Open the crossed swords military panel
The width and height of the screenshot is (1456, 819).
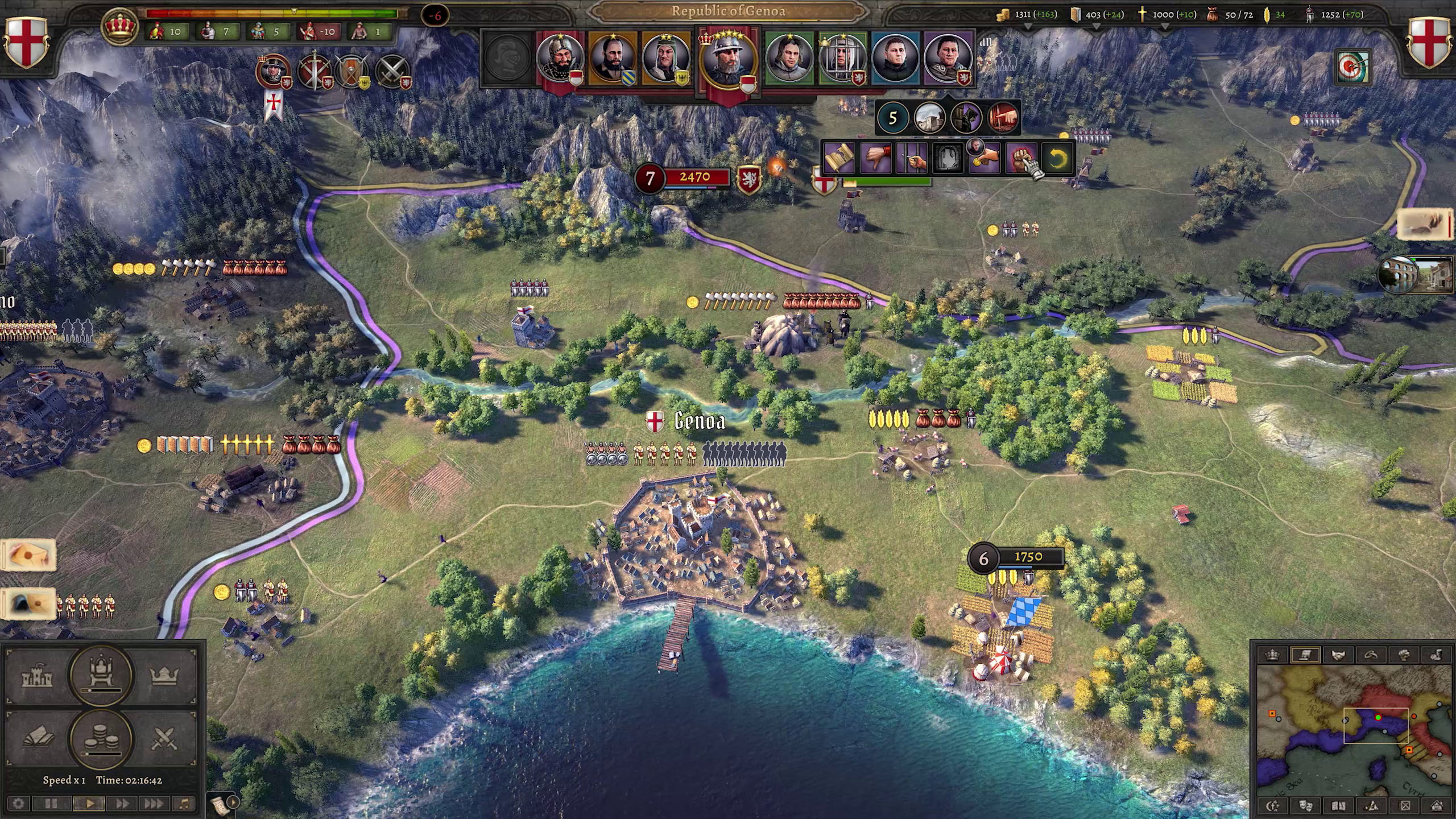tap(164, 739)
